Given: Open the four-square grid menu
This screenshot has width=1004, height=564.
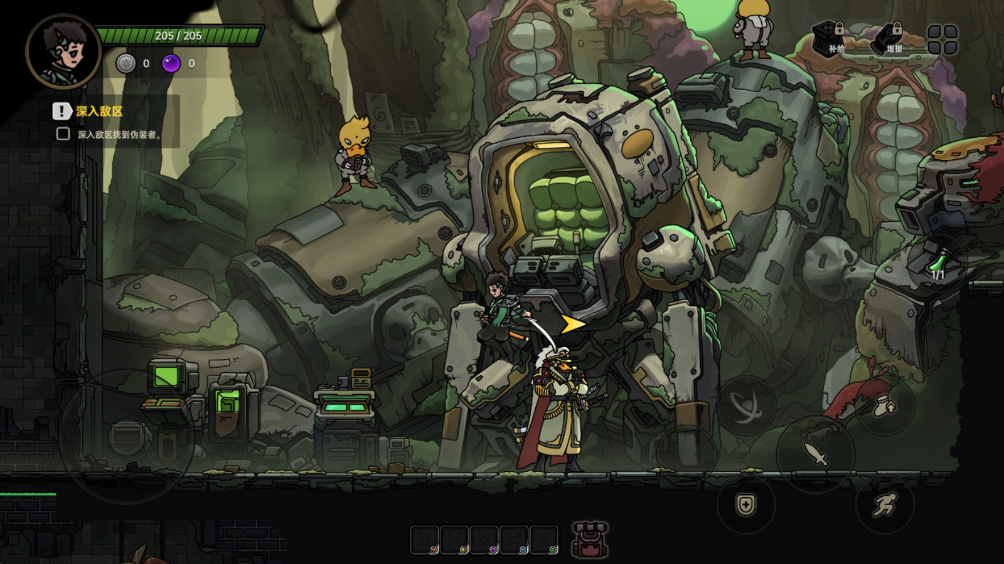Looking at the screenshot, I should tap(942, 40).
